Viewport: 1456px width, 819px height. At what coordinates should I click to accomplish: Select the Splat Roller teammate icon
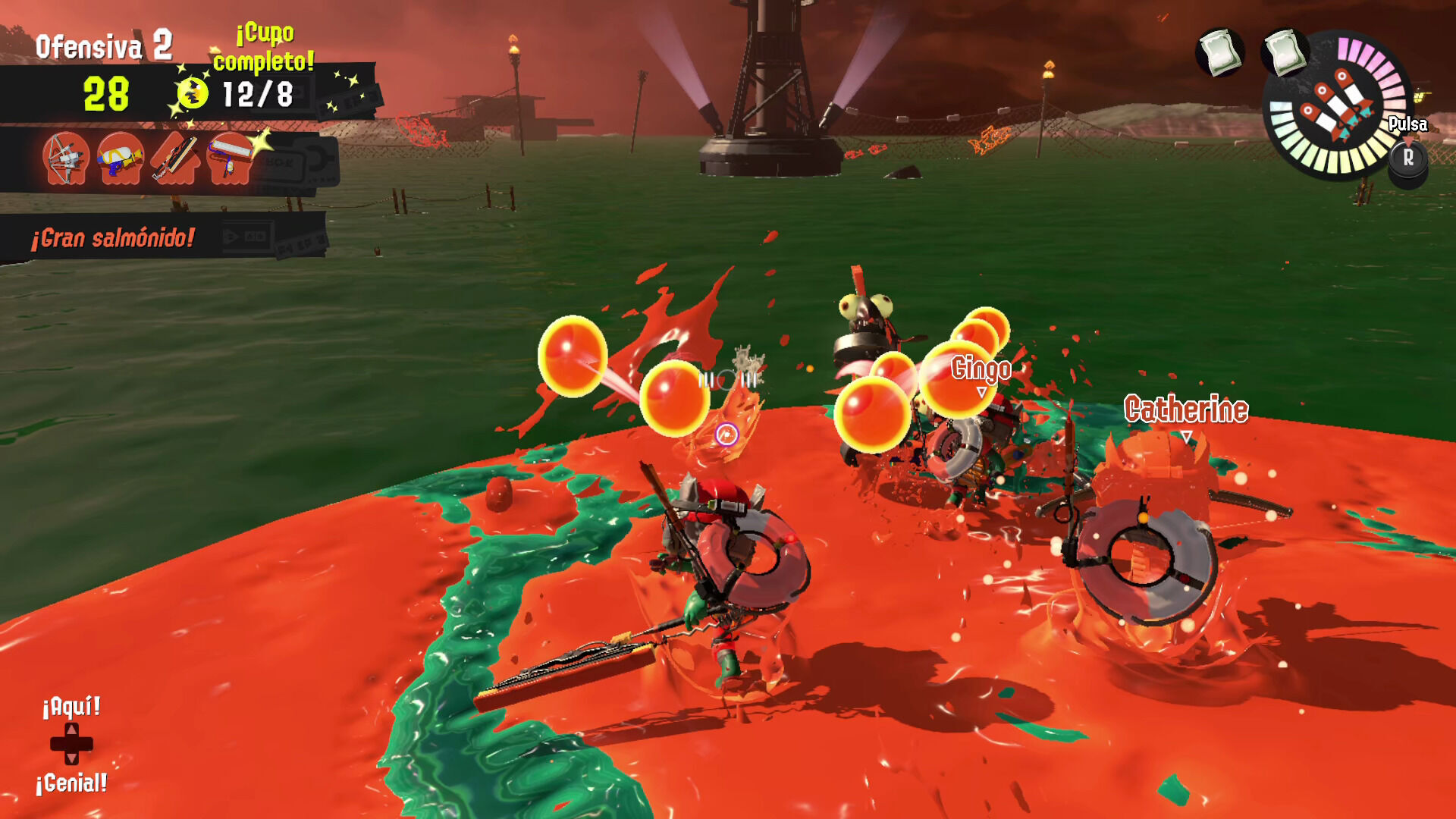pos(229,158)
